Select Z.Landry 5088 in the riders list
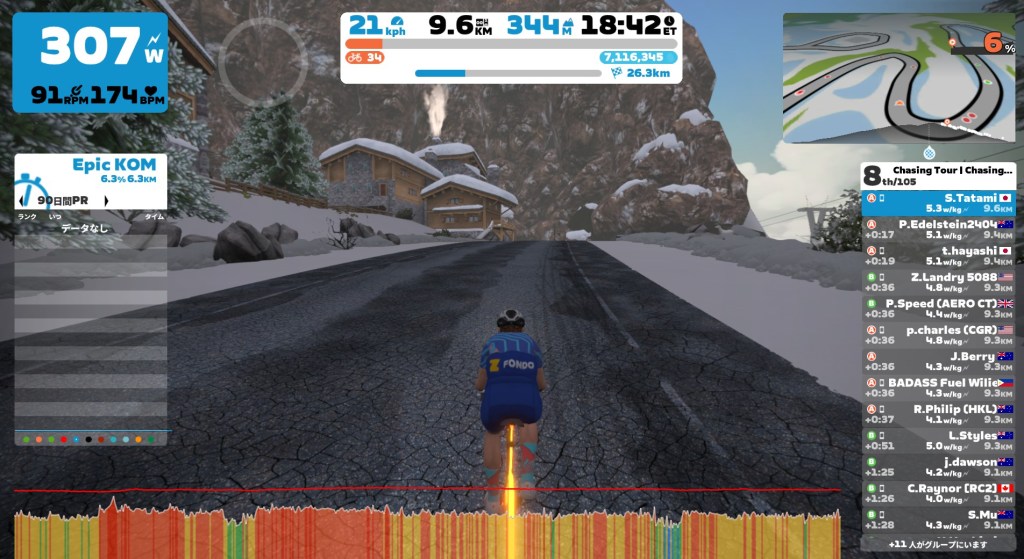1024x559 pixels. click(x=938, y=283)
